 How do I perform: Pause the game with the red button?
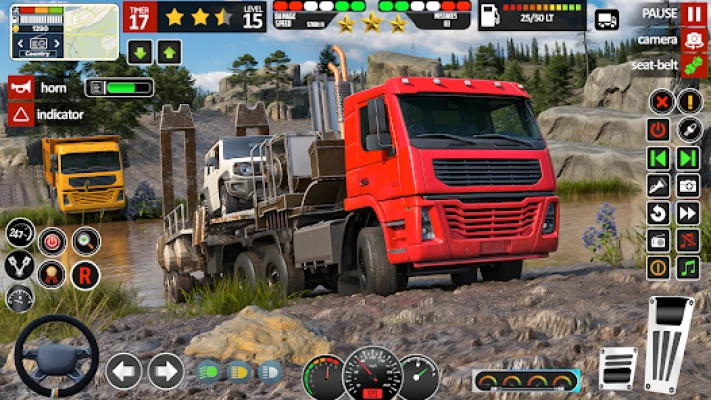[693, 14]
